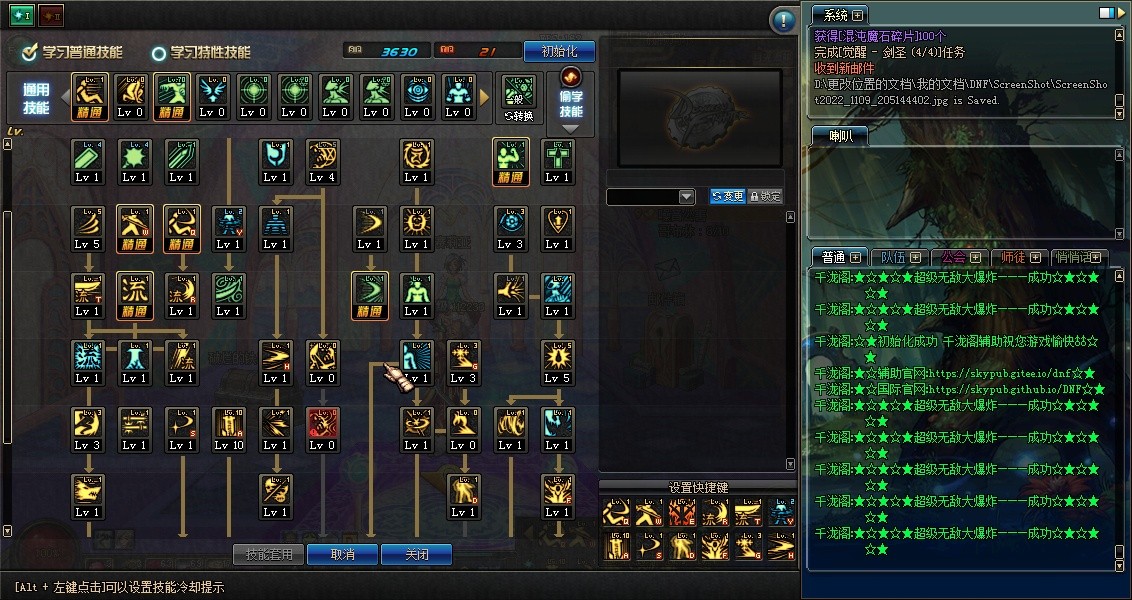Click the 转换 switch button

[519, 97]
